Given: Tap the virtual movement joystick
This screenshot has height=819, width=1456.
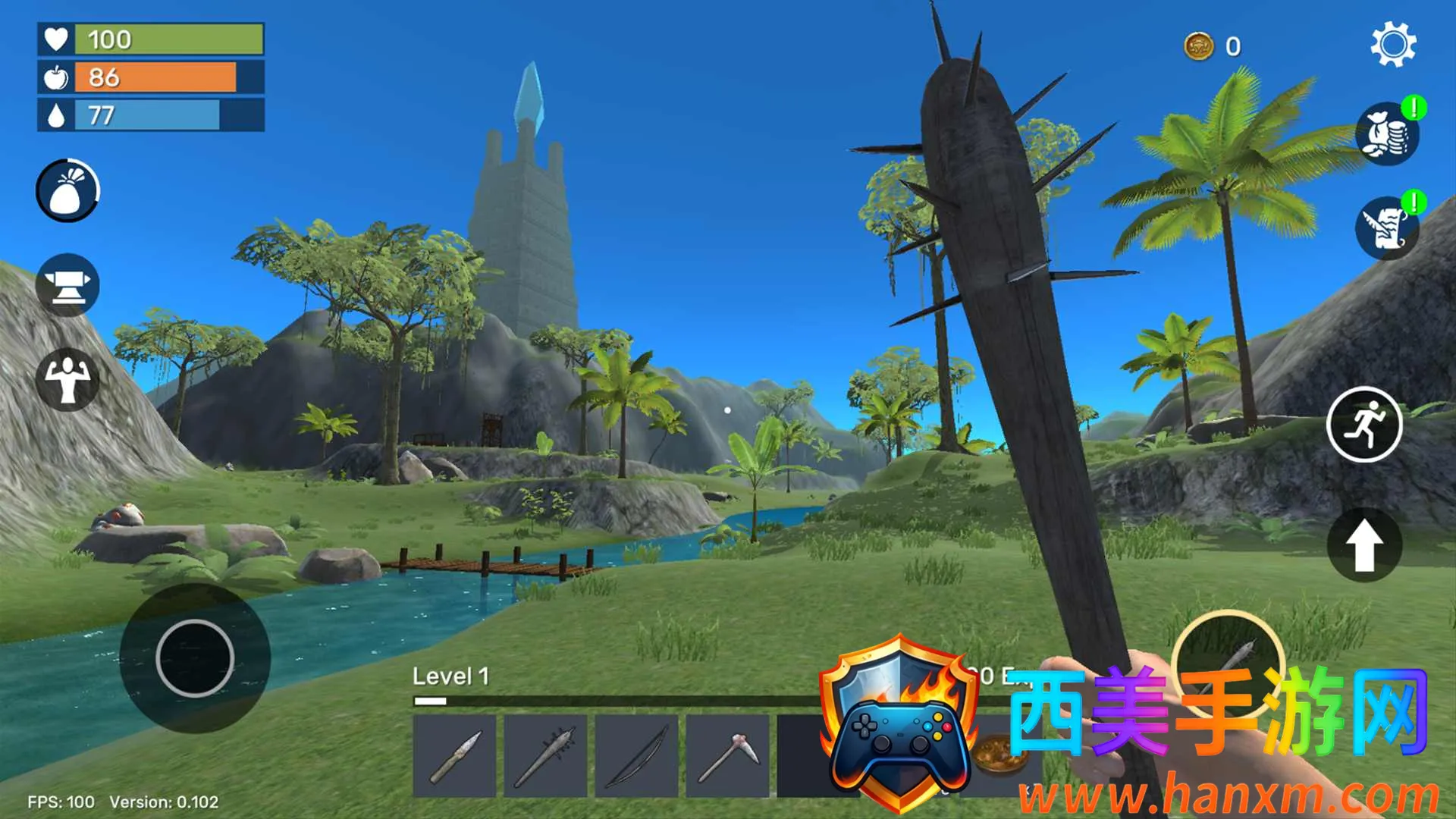Looking at the screenshot, I should point(195,658).
